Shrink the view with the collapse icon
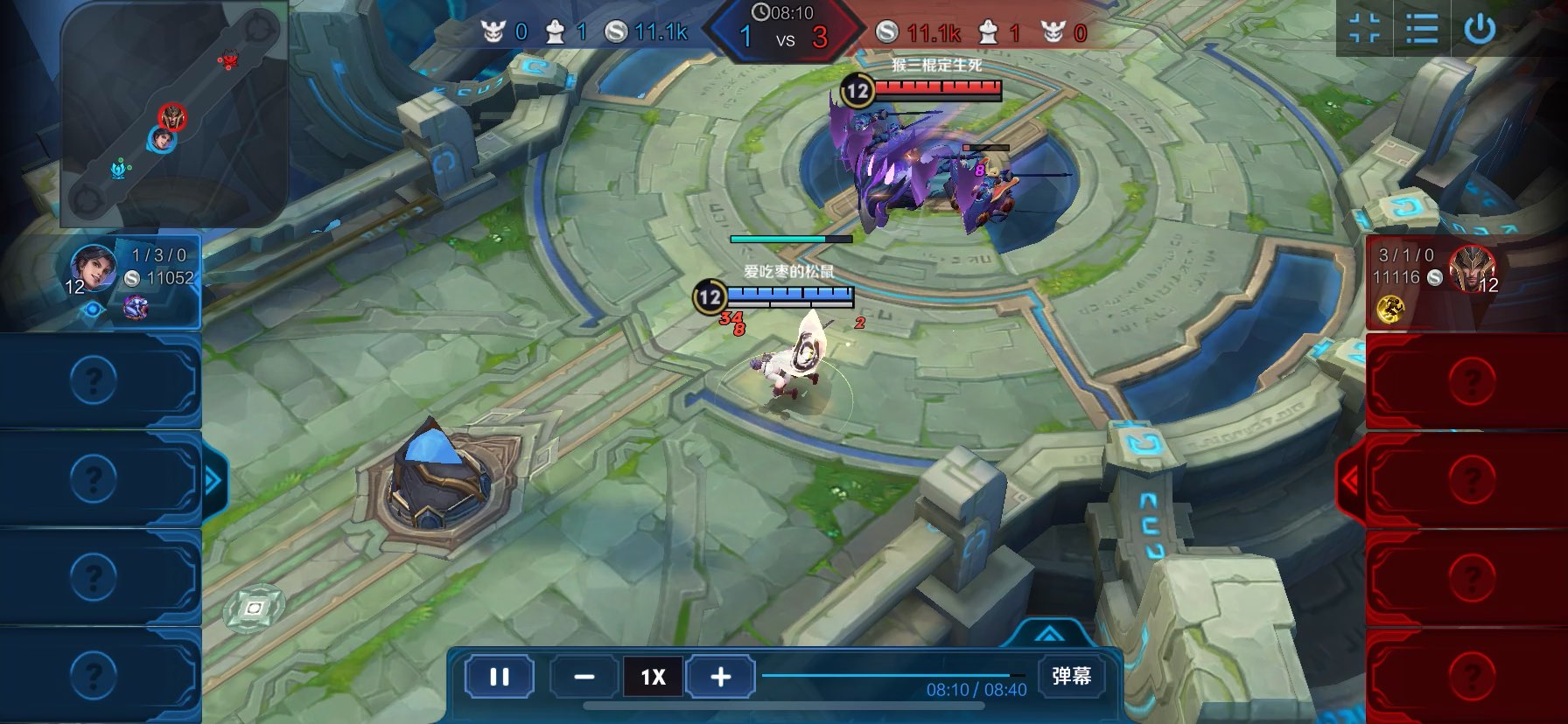This screenshot has height=724, width=1568. coord(1365,29)
